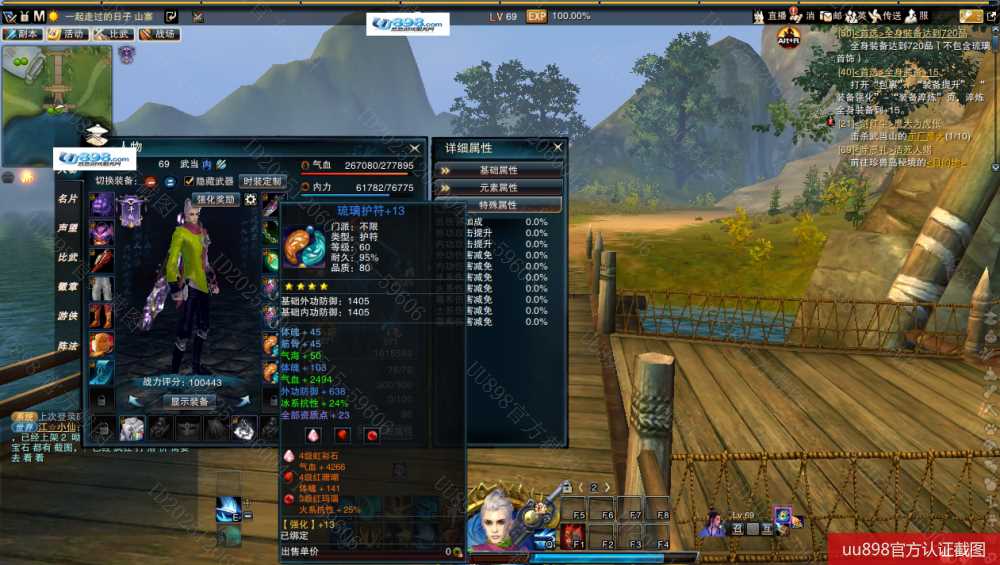Expand the 元素属性 elemental attributes section

pos(498,187)
